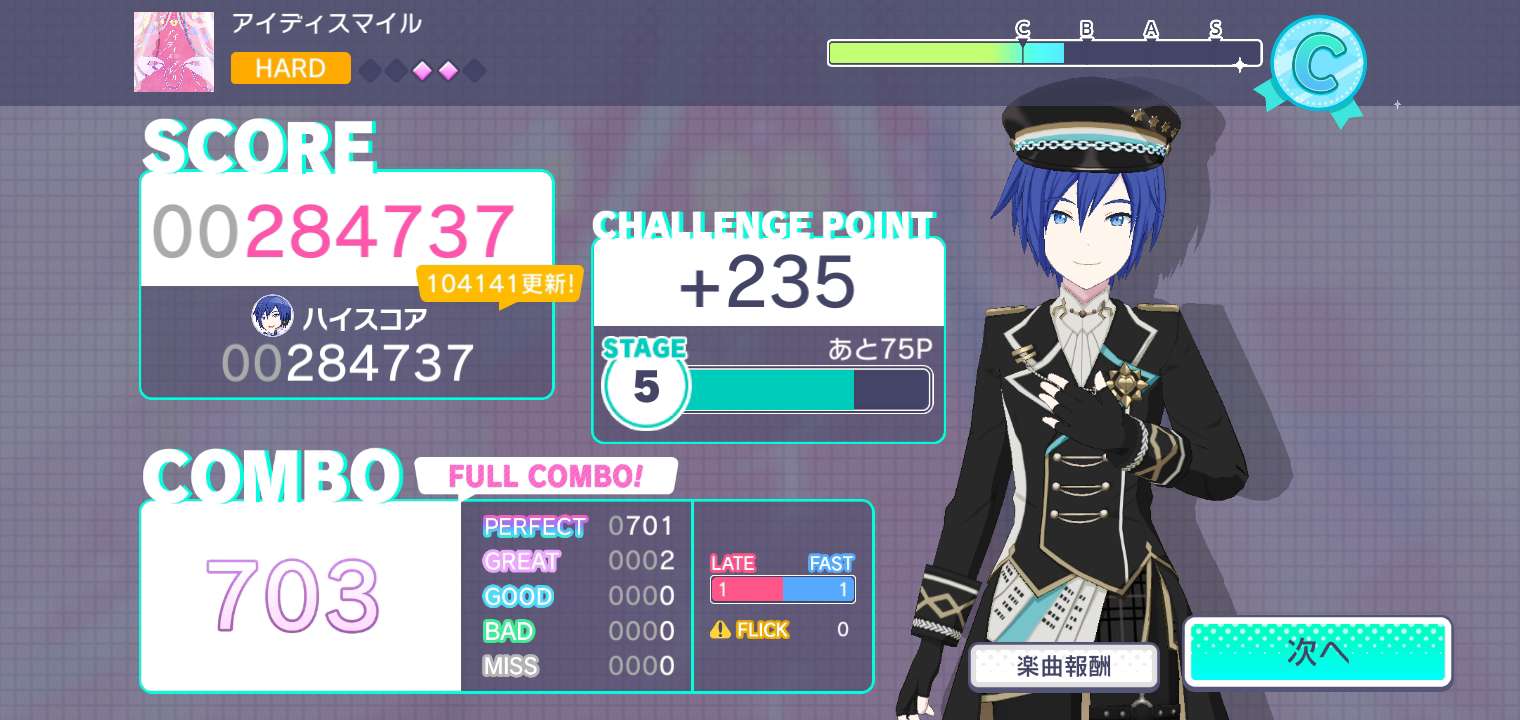Select the PERFECT judgment row
This screenshot has width=1520, height=720.
click(x=575, y=526)
